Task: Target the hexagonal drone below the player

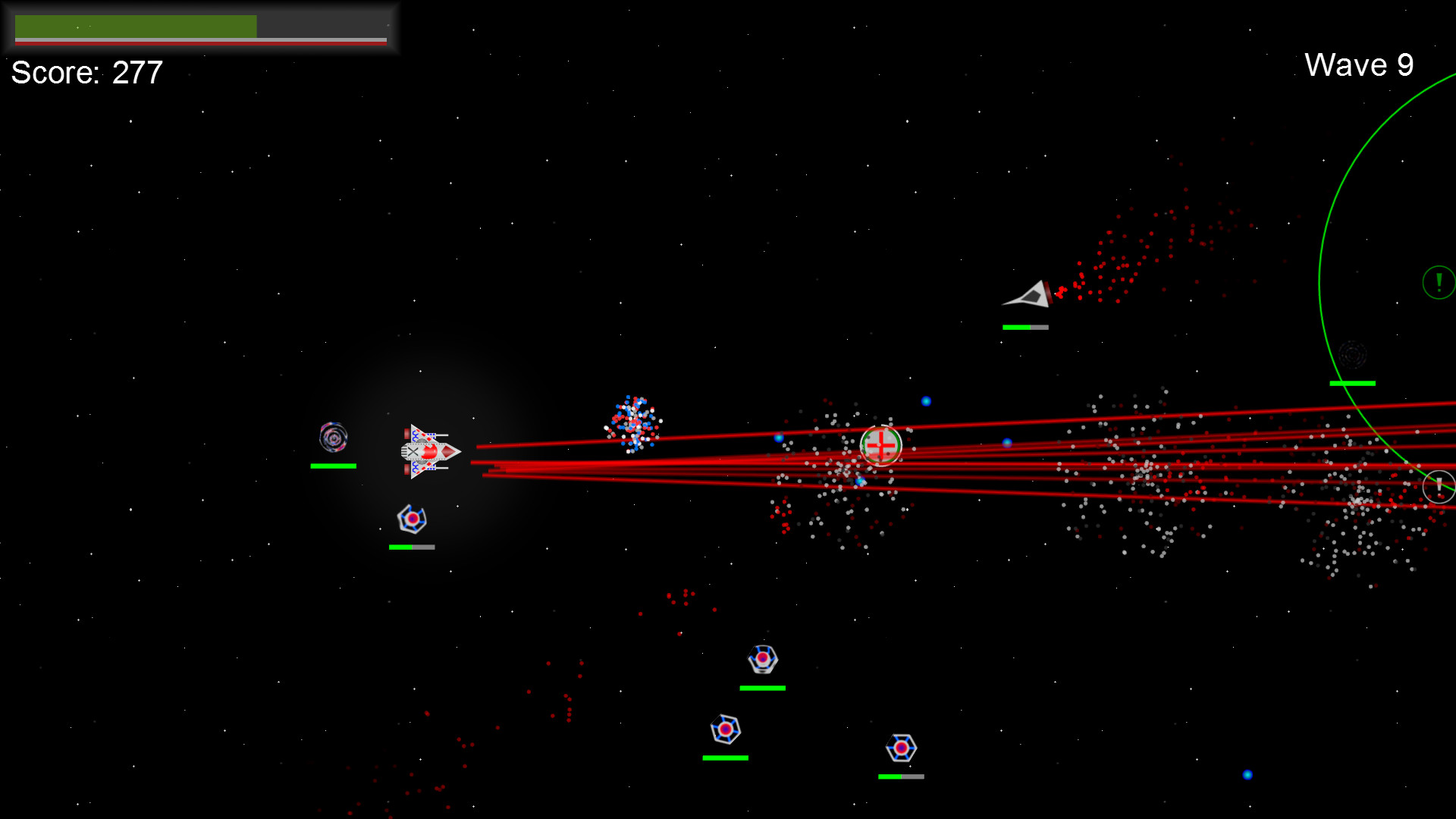Action: click(411, 519)
